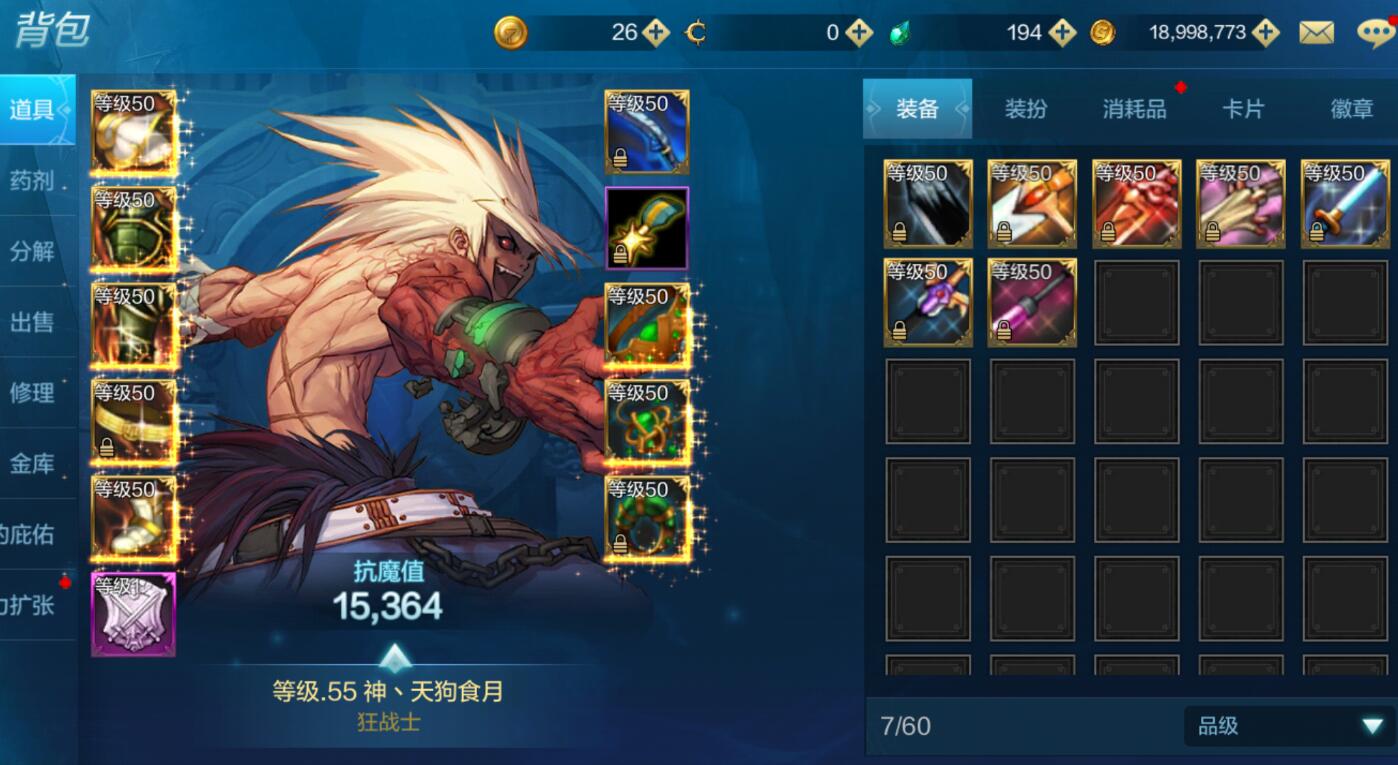The image size is (1398, 765).
Task: Select the purple wand item in the bag
Action: pos(1031,303)
